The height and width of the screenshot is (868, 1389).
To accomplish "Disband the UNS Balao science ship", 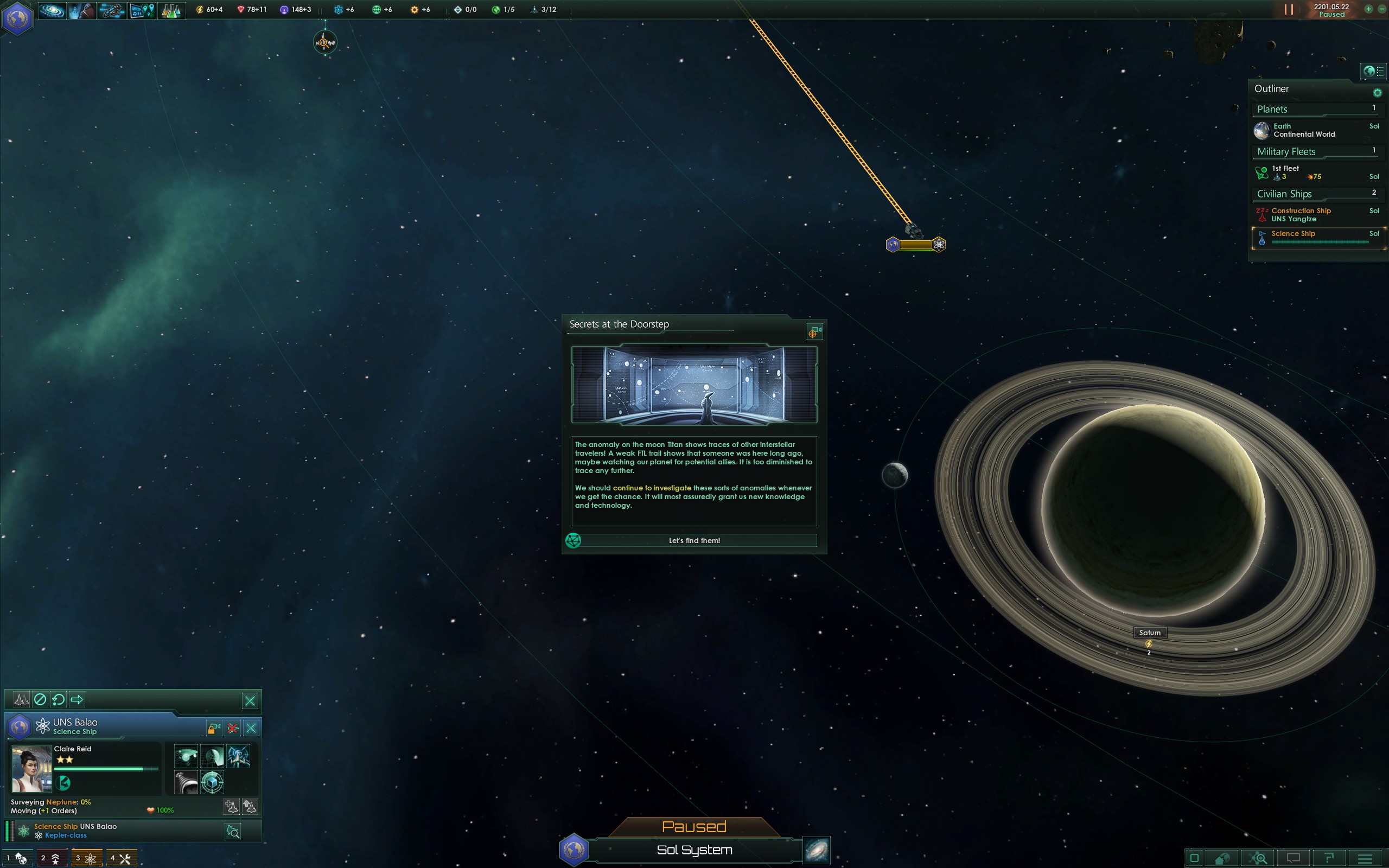I will (x=232, y=729).
